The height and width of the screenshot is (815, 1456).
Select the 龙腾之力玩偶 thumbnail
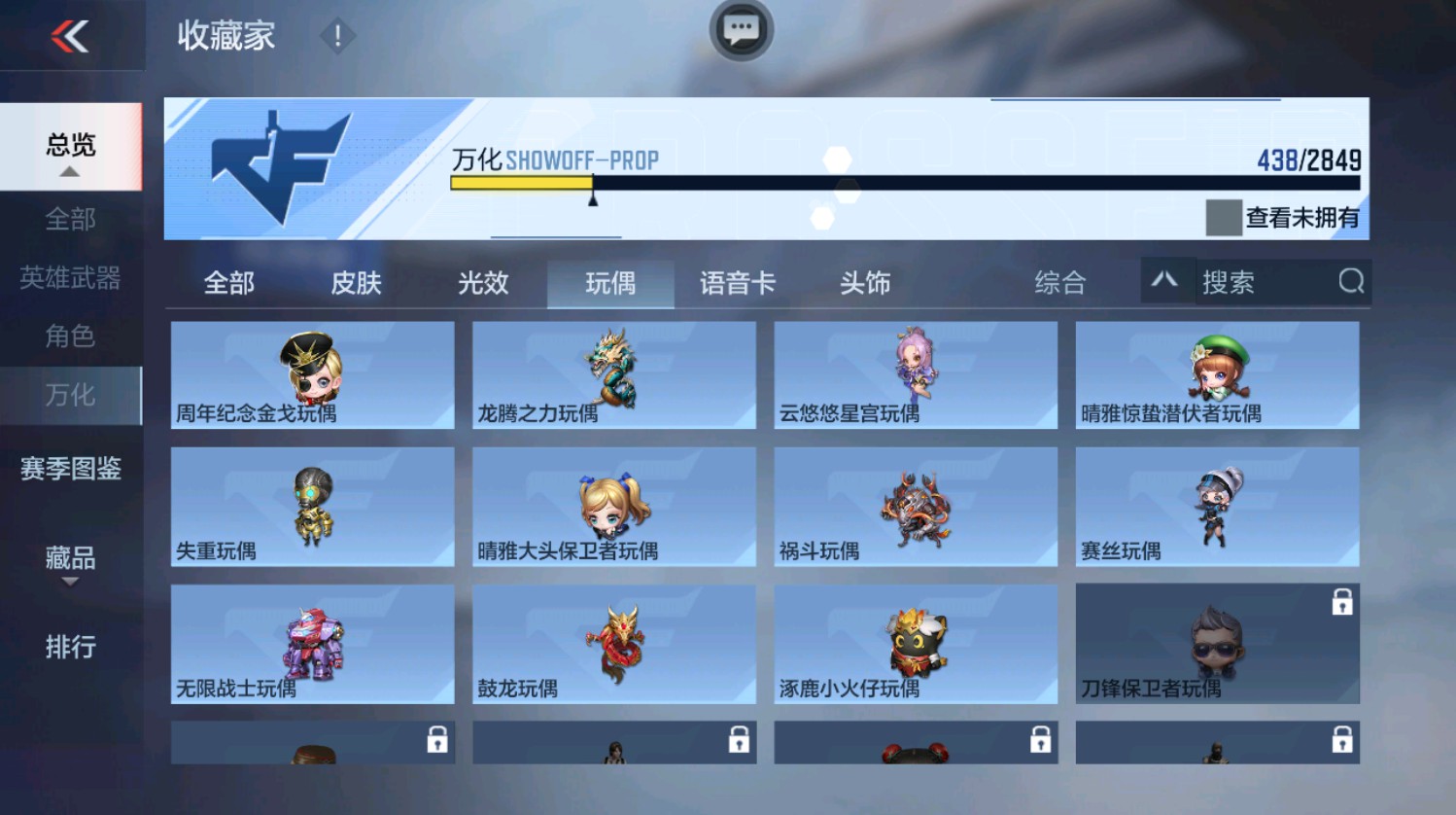pos(612,374)
